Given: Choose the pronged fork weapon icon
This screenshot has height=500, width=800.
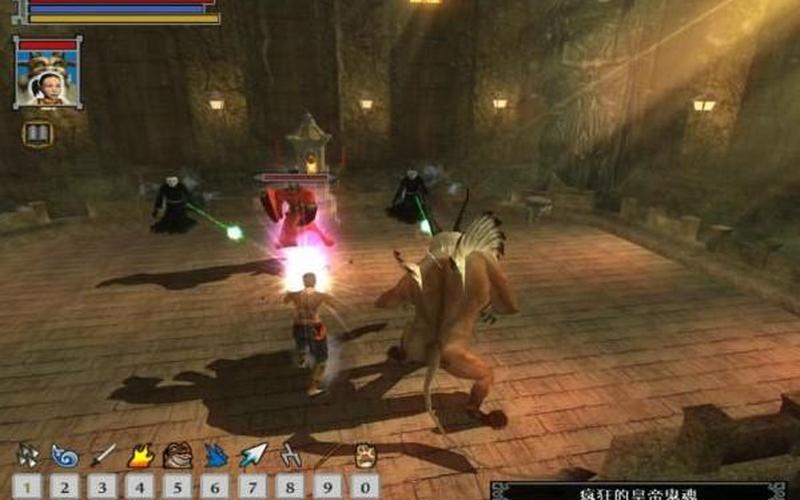Looking at the screenshot, I should [x=291, y=455].
